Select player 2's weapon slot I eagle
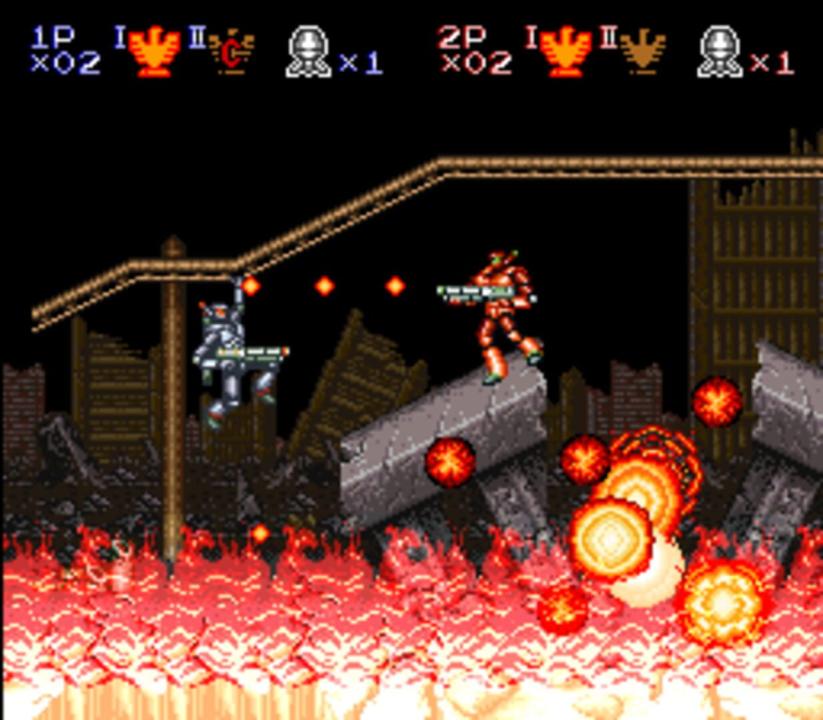Viewport: 823px width, 720px height. (x=565, y=52)
